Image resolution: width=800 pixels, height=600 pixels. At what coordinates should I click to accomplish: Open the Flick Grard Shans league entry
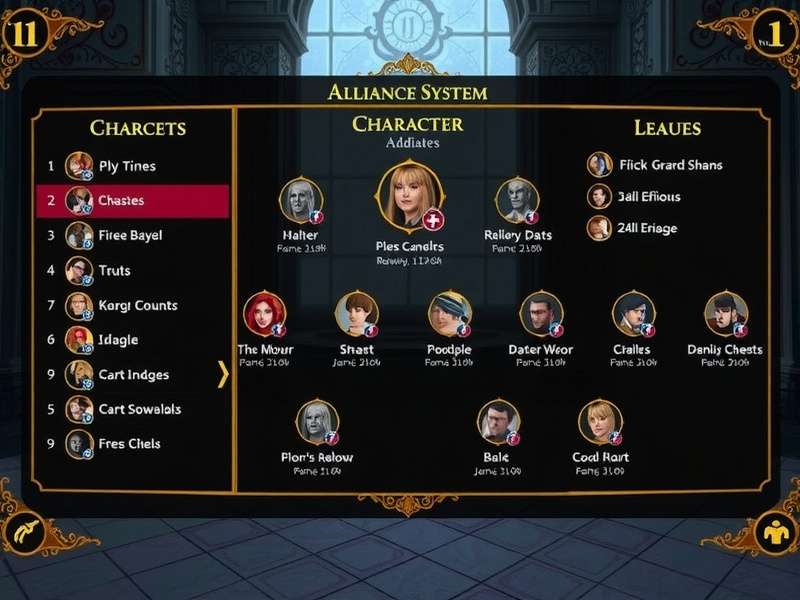tap(655, 165)
